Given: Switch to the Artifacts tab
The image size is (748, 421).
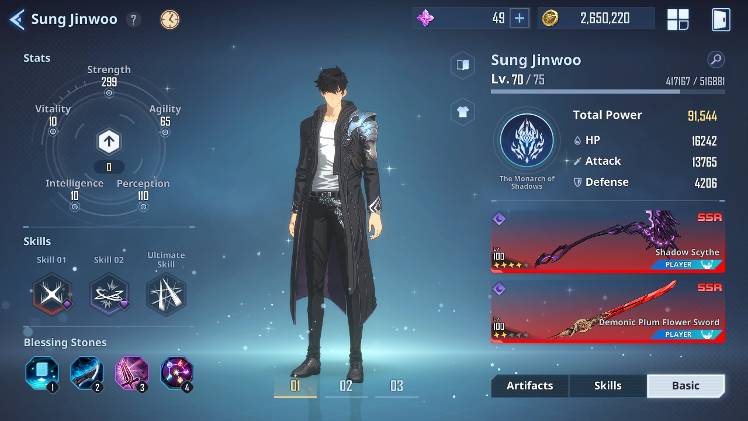Looking at the screenshot, I should click(529, 386).
